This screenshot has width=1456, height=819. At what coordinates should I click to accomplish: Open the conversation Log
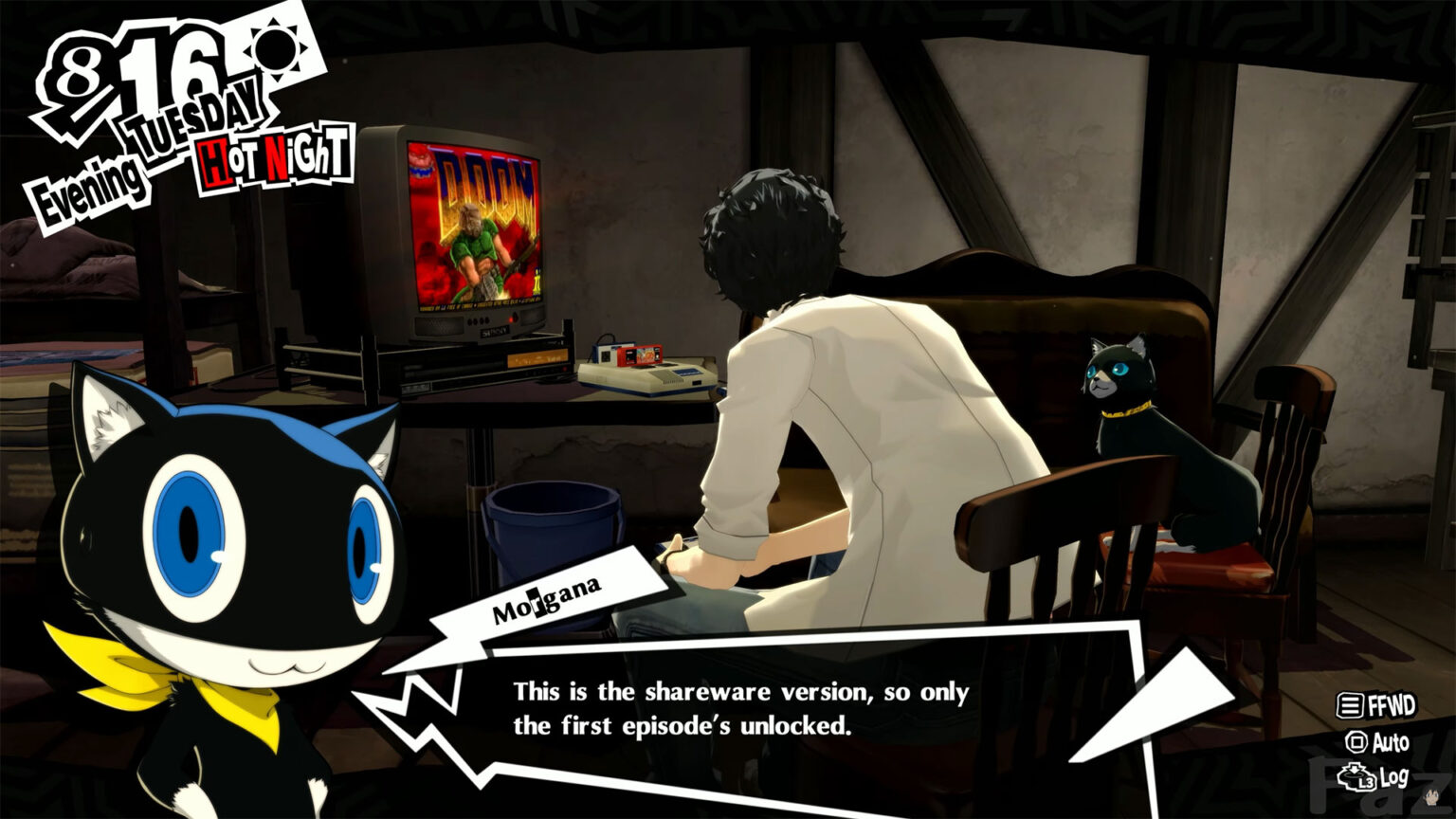tap(1374, 778)
